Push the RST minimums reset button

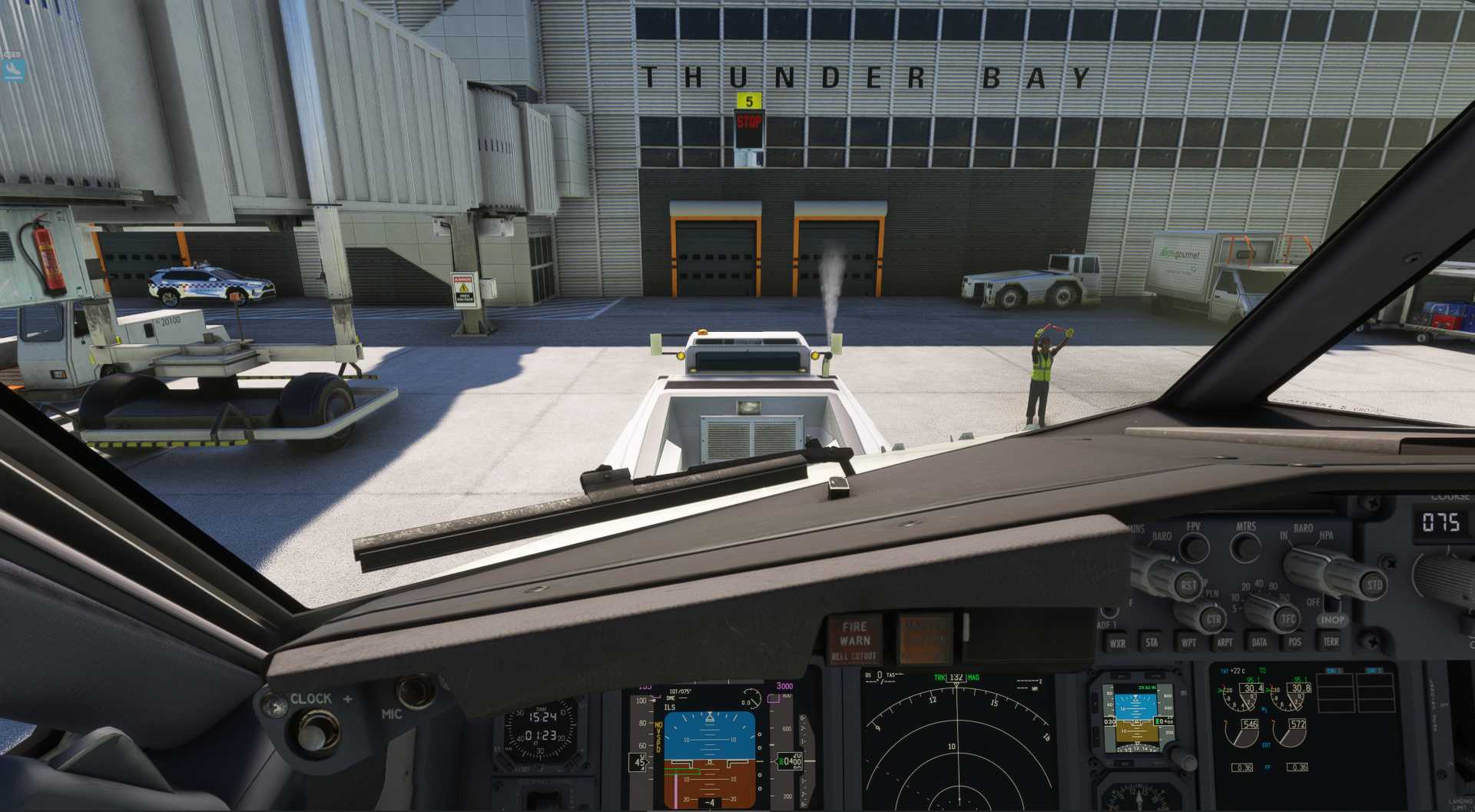[1188, 585]
